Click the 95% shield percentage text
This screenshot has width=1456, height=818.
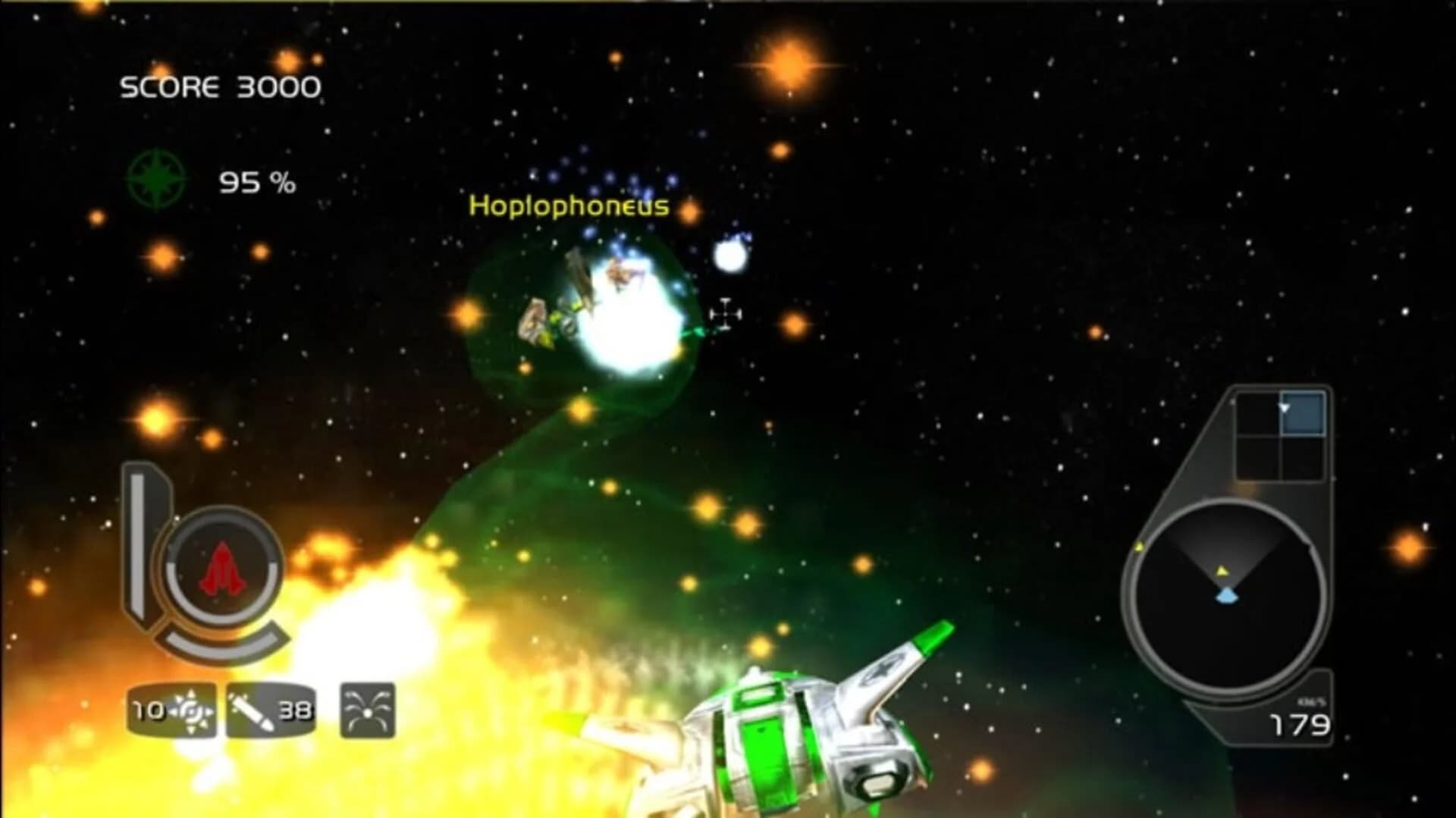[256, 182]
